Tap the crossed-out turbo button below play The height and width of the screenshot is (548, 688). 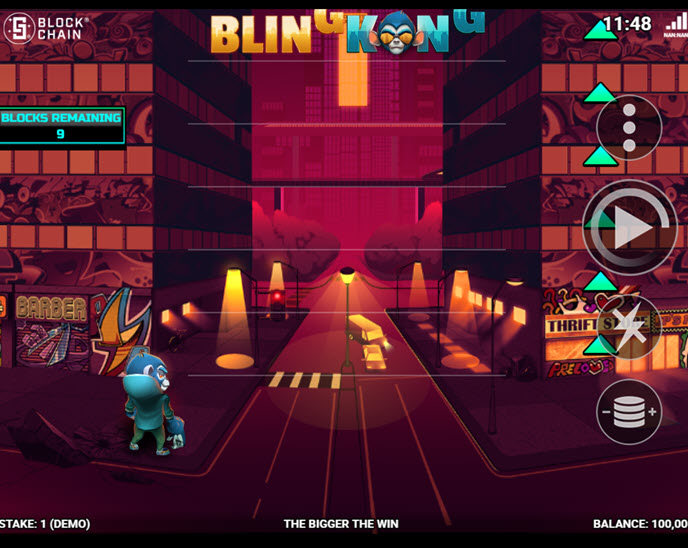(629, 327)
